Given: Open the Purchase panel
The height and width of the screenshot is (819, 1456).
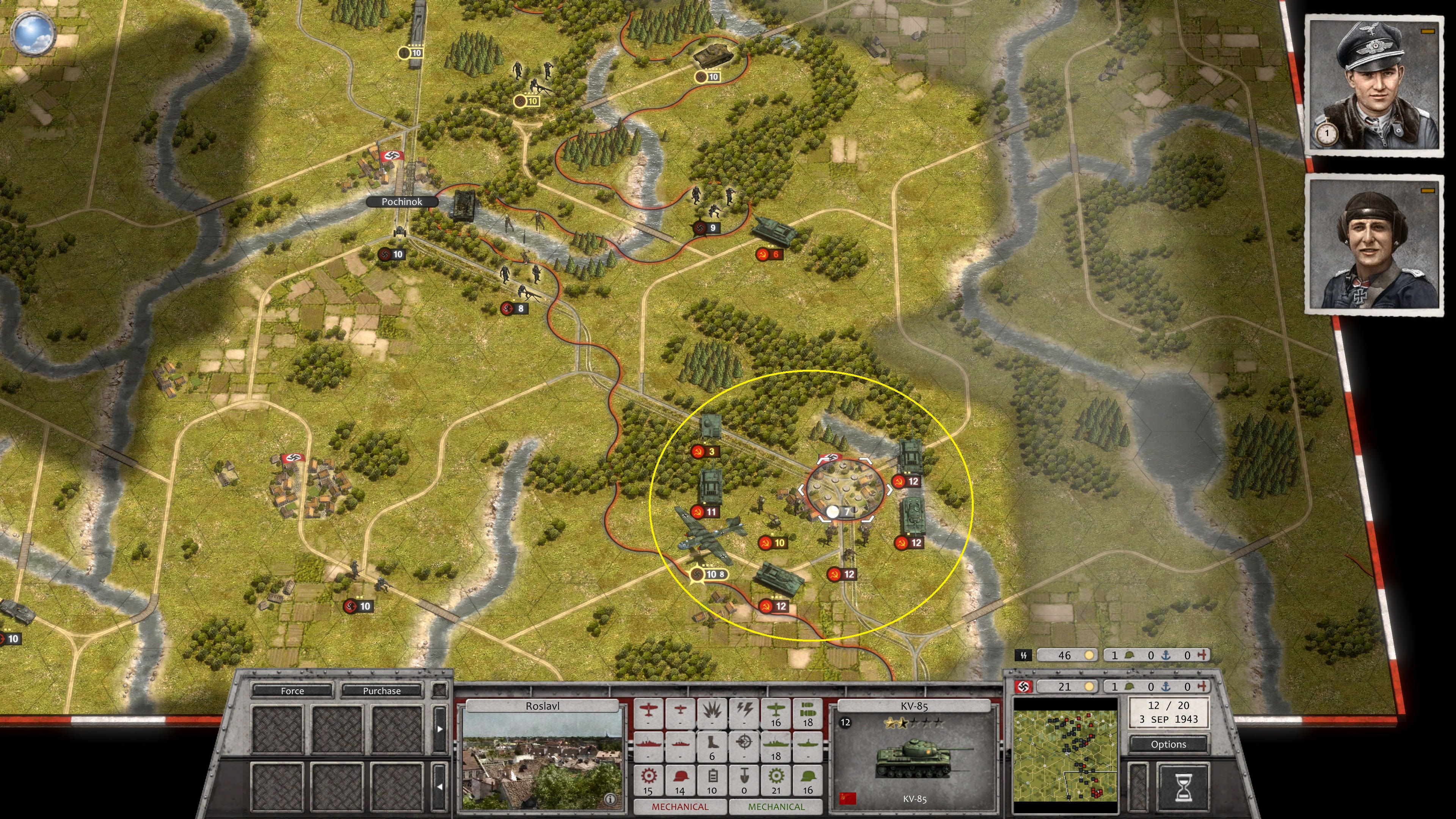Looking at the screenshot, I should pyautogui.click(x=382, y=691).
